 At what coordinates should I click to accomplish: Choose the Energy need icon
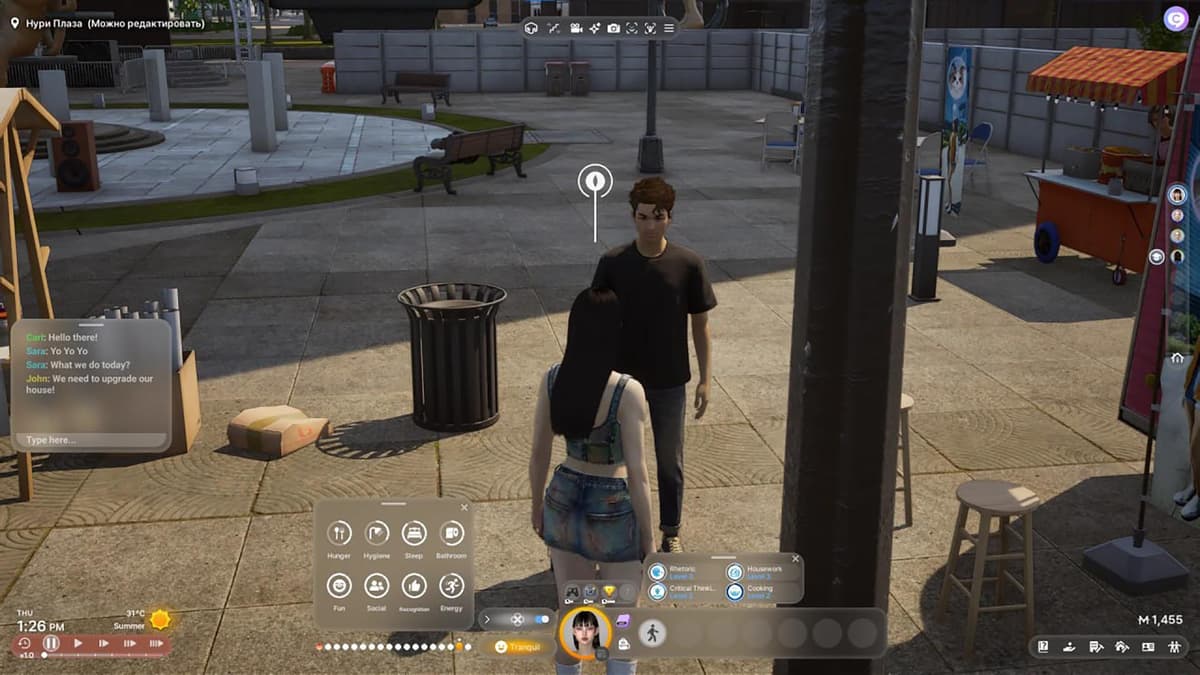pos(451,586)
